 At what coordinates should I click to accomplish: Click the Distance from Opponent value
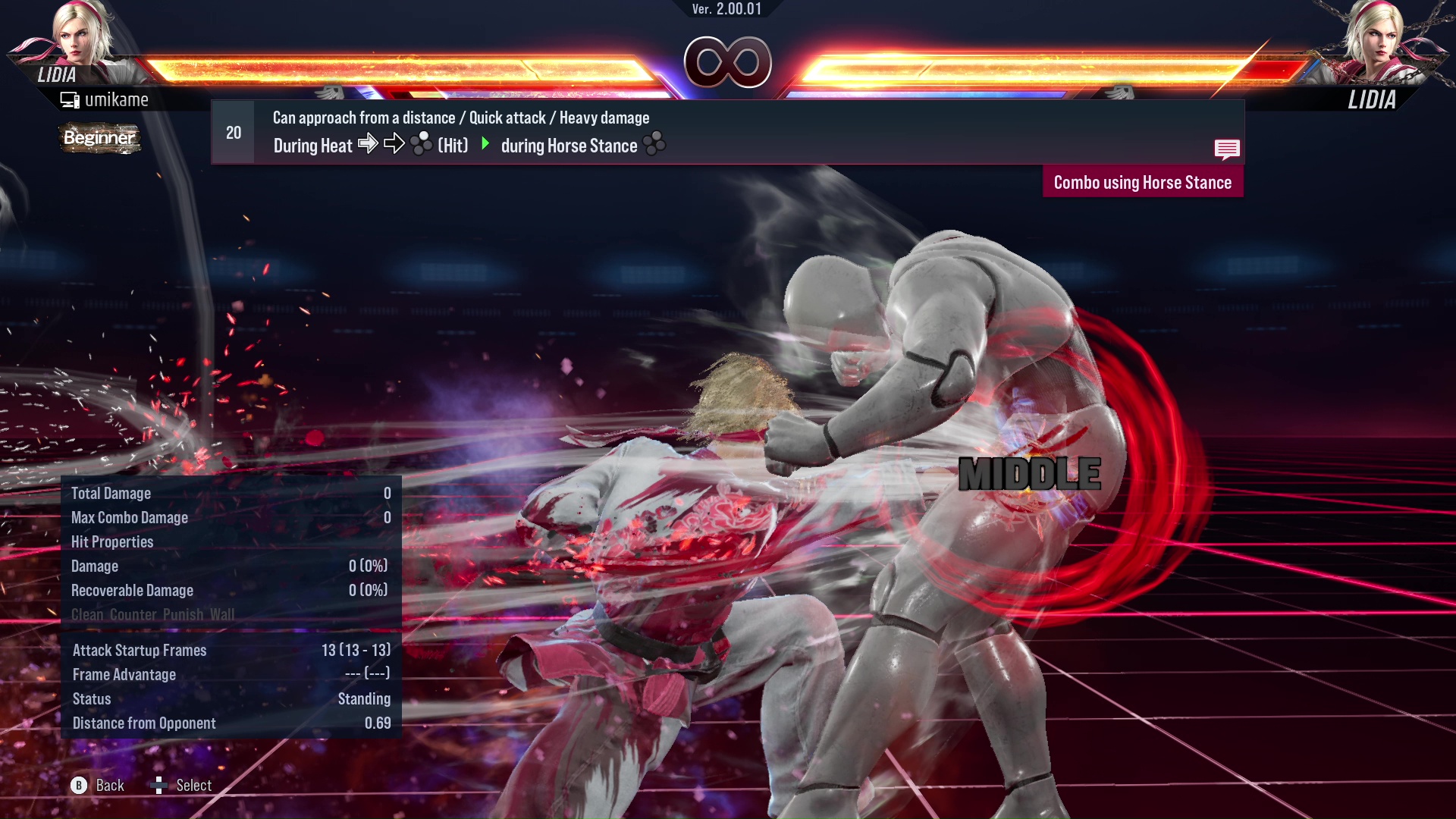click(377, 723)
